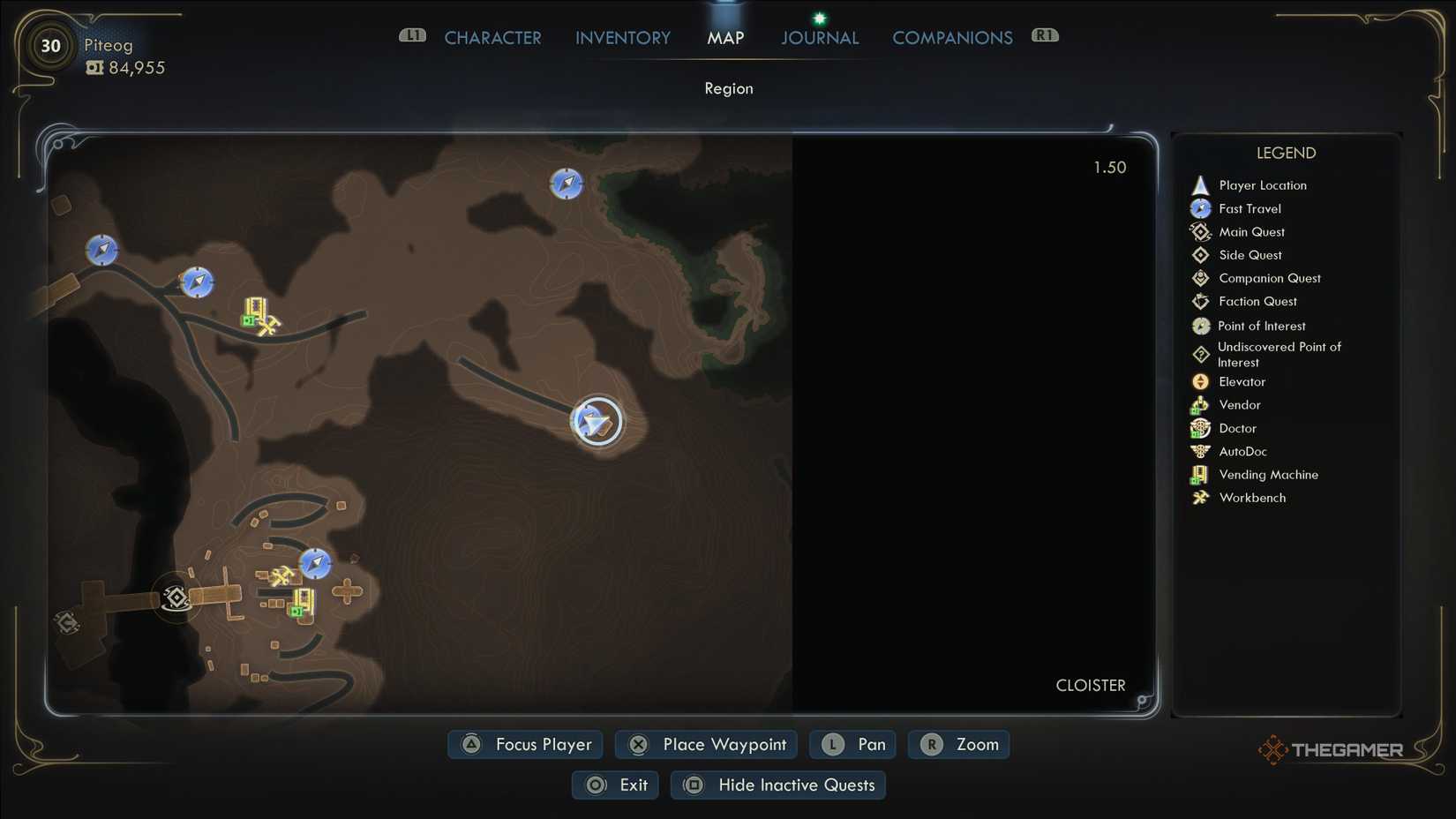Click the Main Quest marker on the western pier

[176, 597]
